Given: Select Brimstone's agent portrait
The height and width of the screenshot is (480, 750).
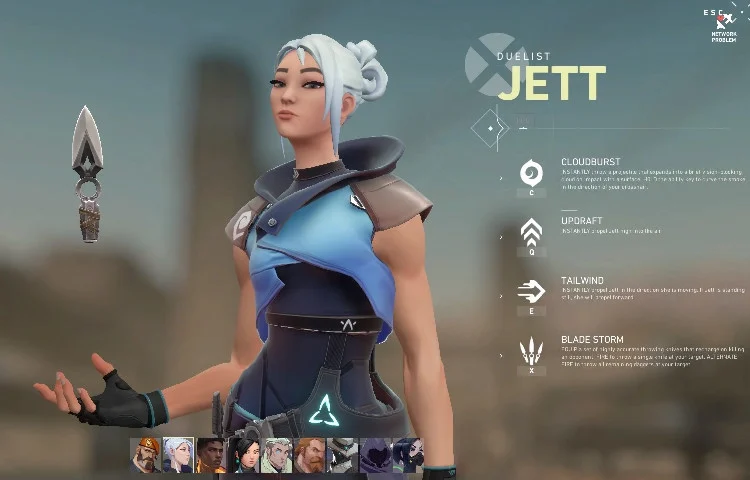Looking at the screenshot, I should coord(146,455).
